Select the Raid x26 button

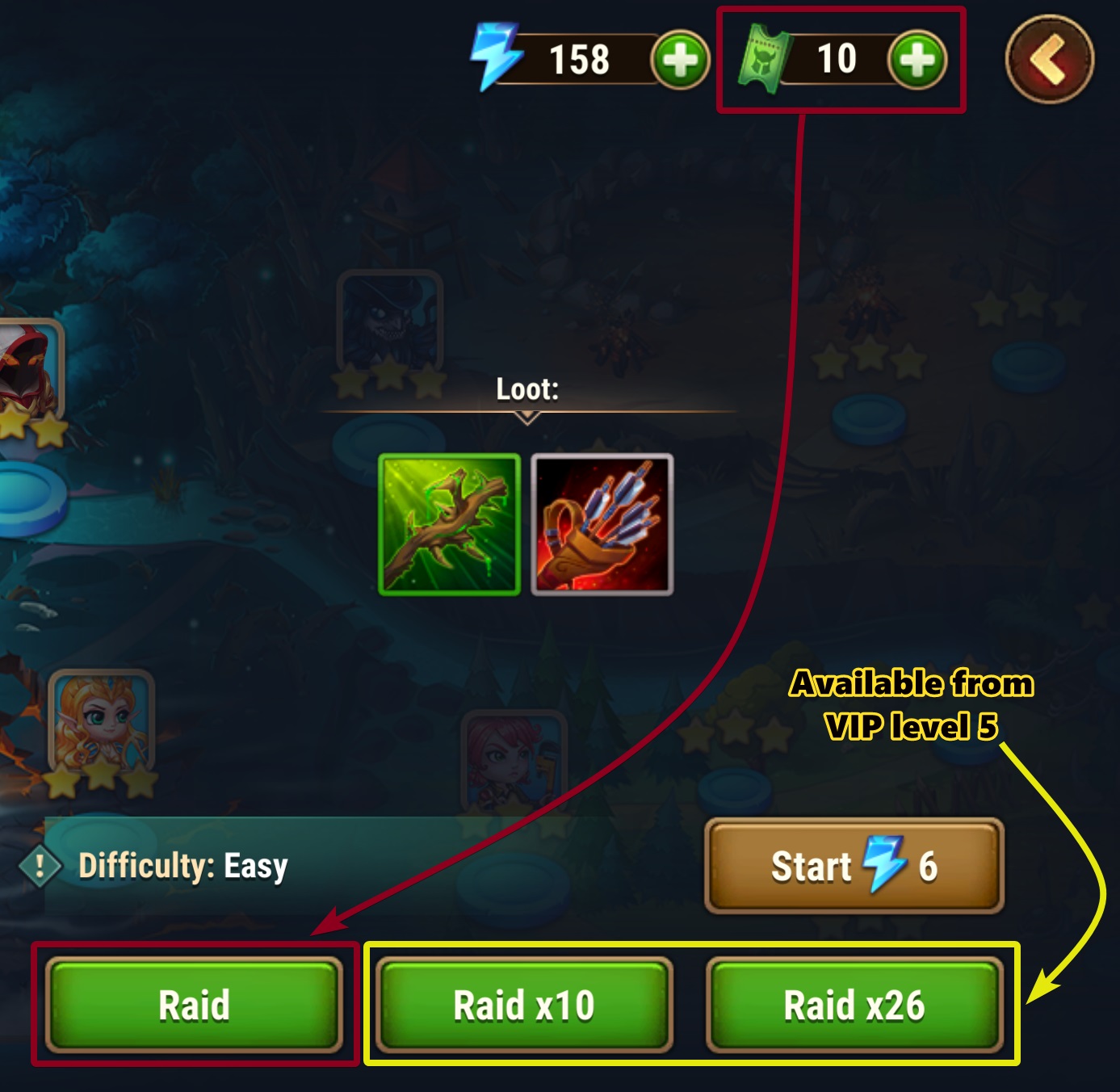854,1005
